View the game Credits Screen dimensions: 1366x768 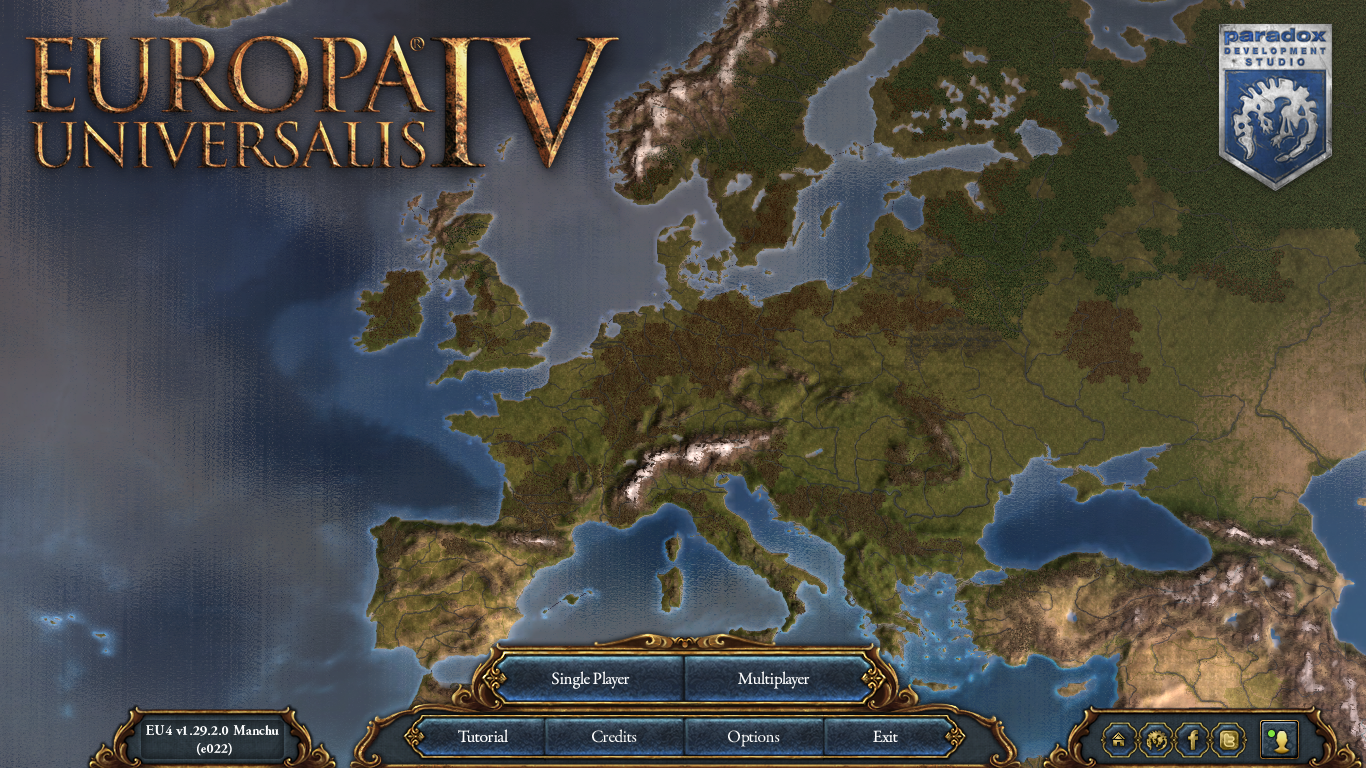coord(614,737)
